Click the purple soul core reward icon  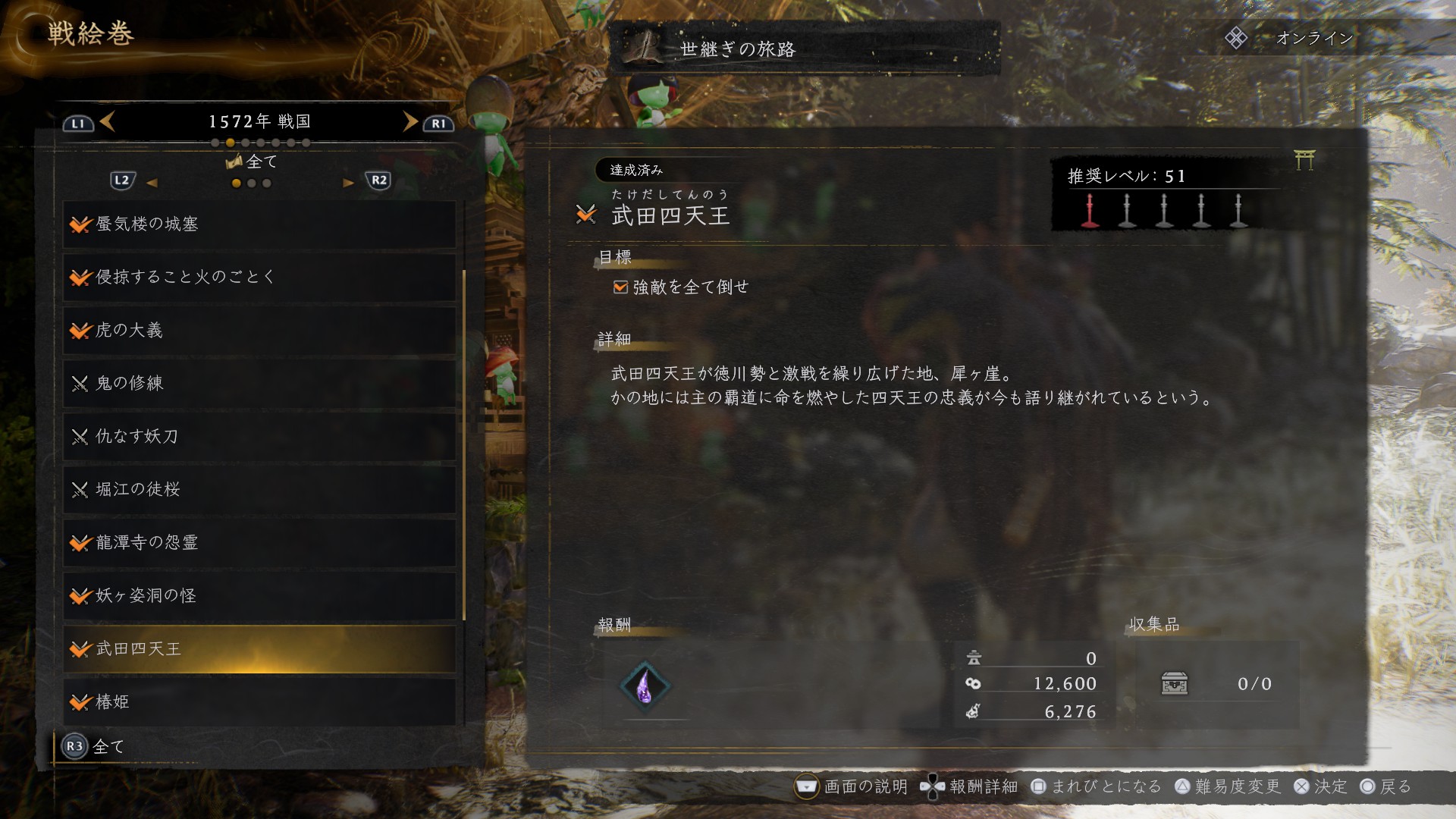645,686
